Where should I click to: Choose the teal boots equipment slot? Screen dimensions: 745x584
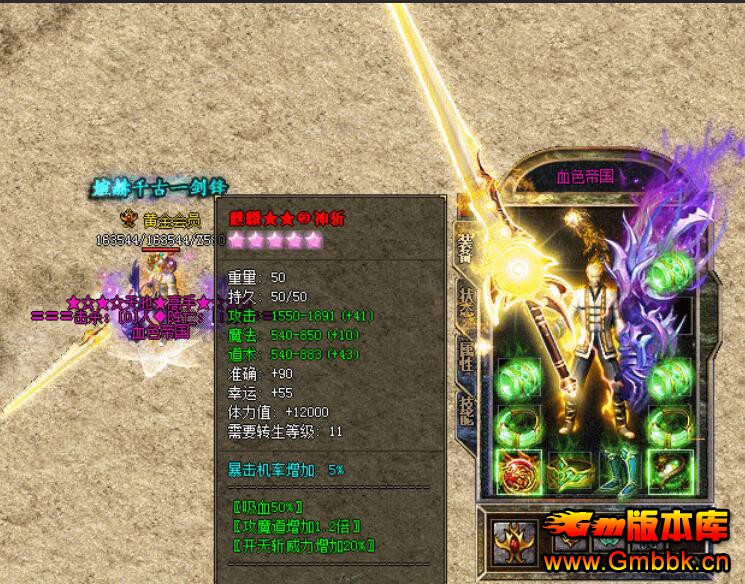click(616, 472)
